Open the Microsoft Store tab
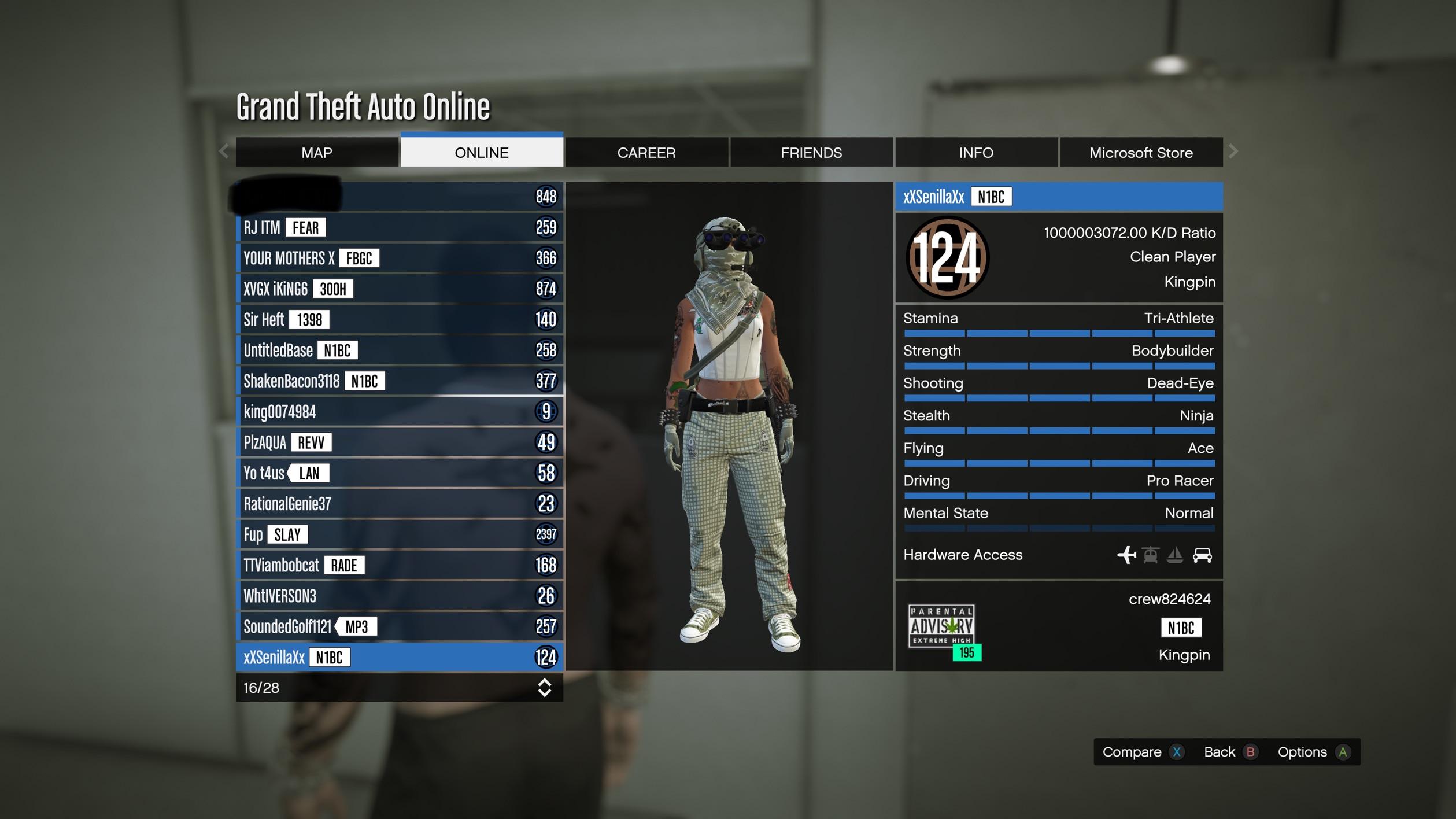The image size is (1456, 819). pos(1141,152)
